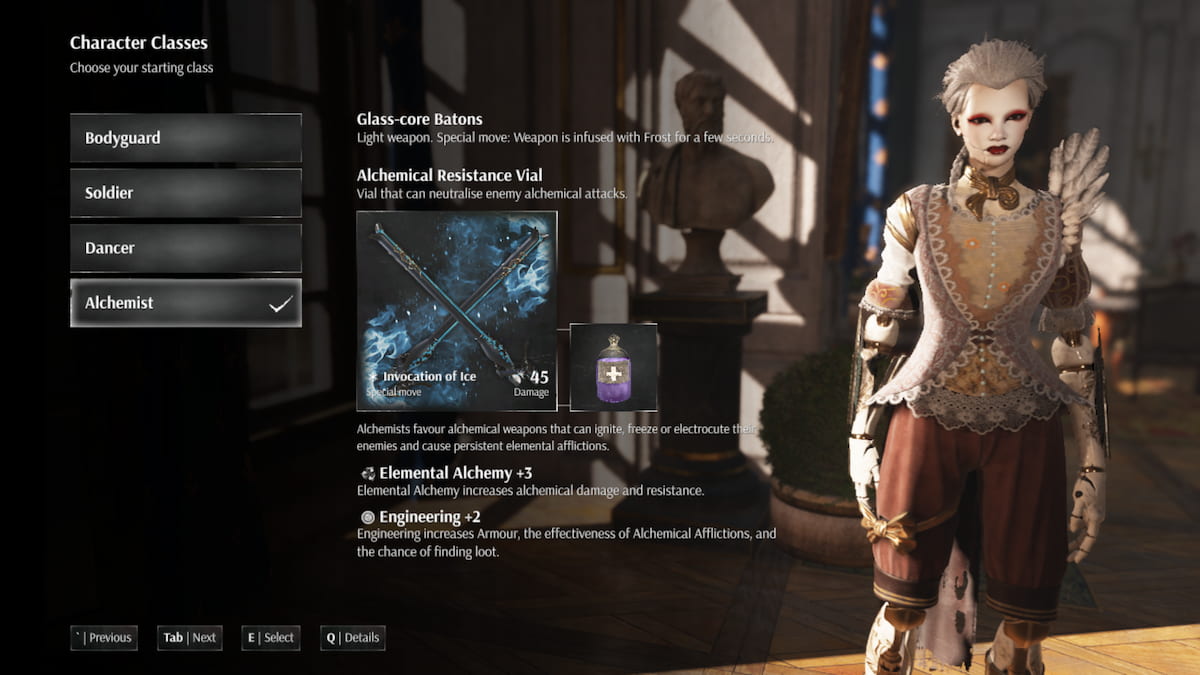The width and height of the screenshot is (1200, 675).
Task: Go to the Previous screen
Action: [104, 638]
